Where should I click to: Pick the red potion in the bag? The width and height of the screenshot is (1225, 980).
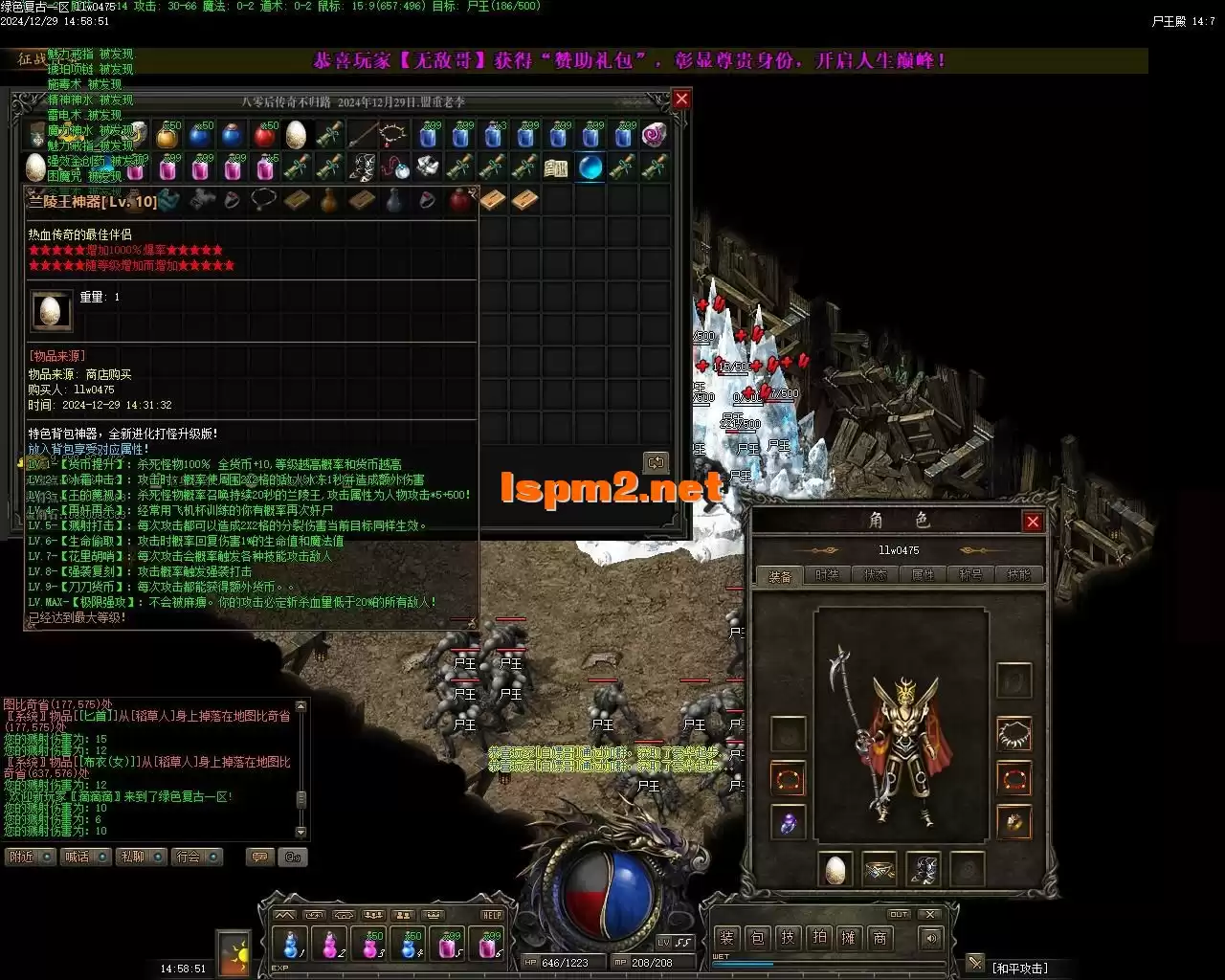click(265, 135)
